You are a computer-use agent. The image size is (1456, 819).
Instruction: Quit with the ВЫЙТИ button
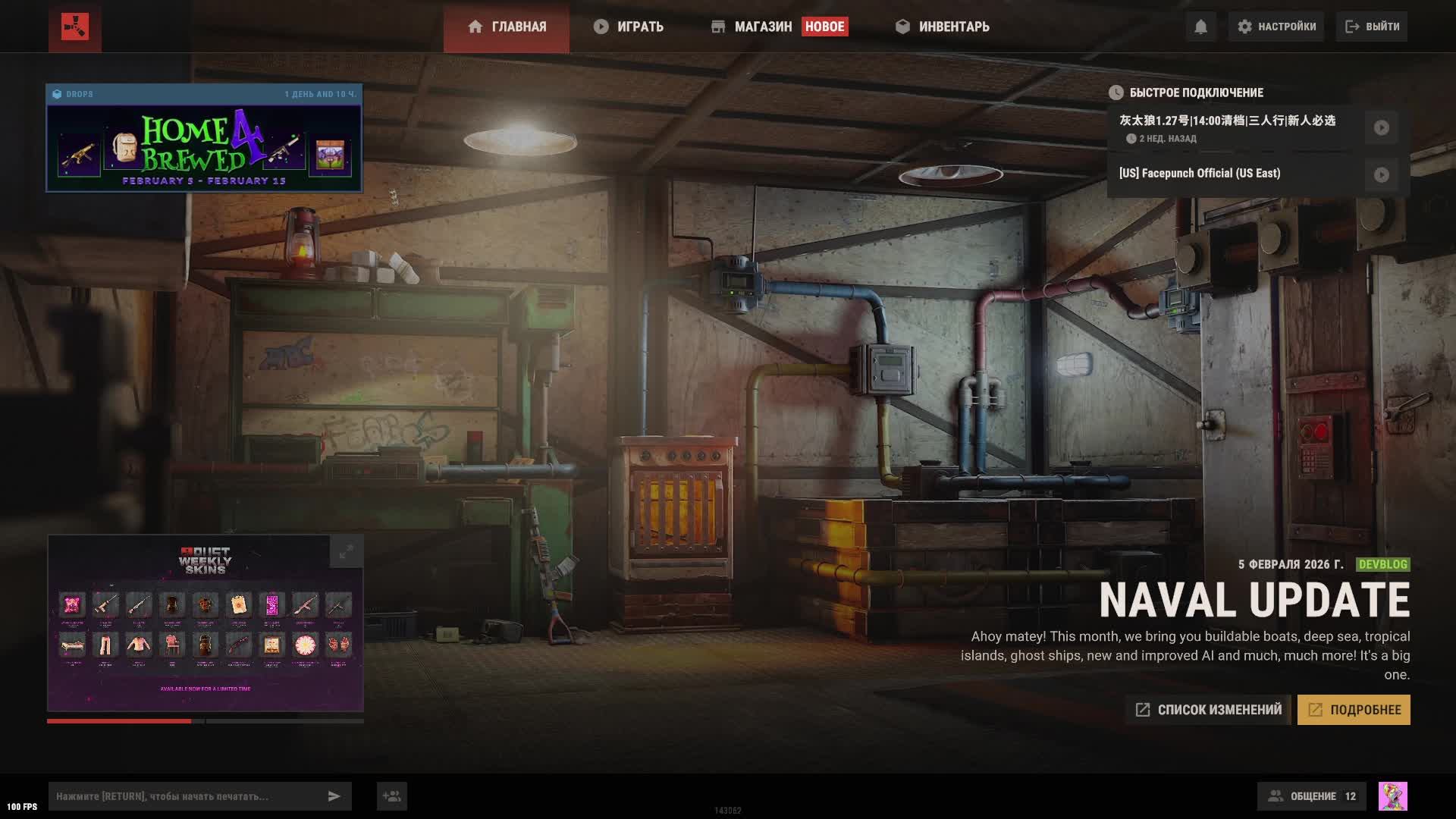(x=1373, y=27)
